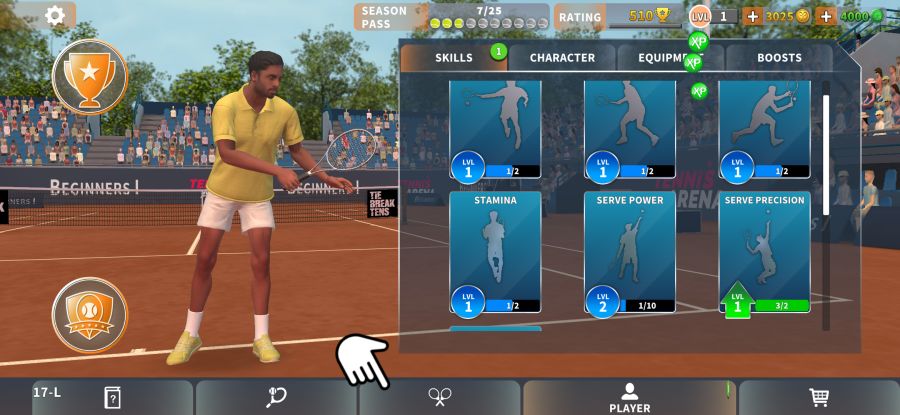Switch to the Character tab
This screenshot has height=415, width=900.
click(x=562, y=58)
